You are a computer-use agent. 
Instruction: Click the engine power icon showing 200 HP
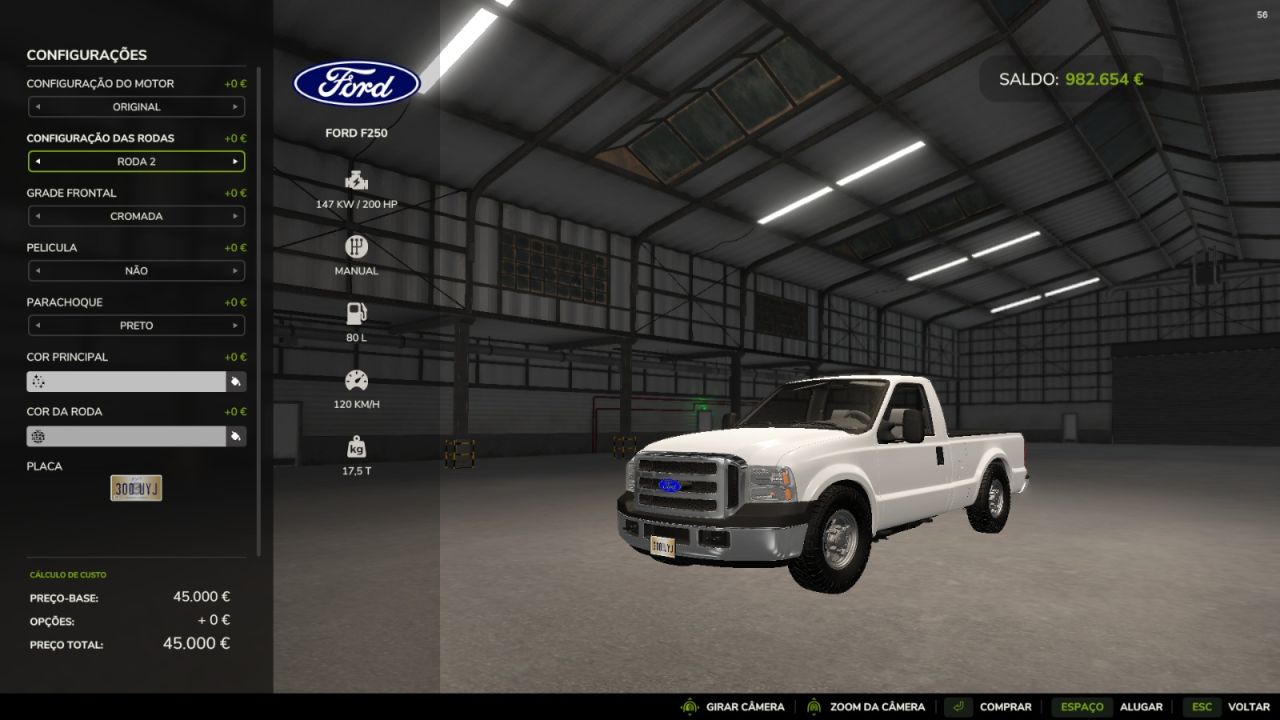pyautogui.click(x=356, y=183)
